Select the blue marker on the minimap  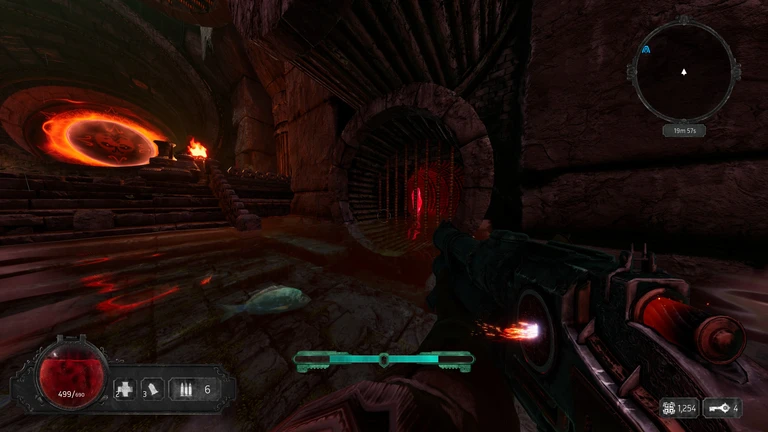pyautogui.click(x=646, y=47)
